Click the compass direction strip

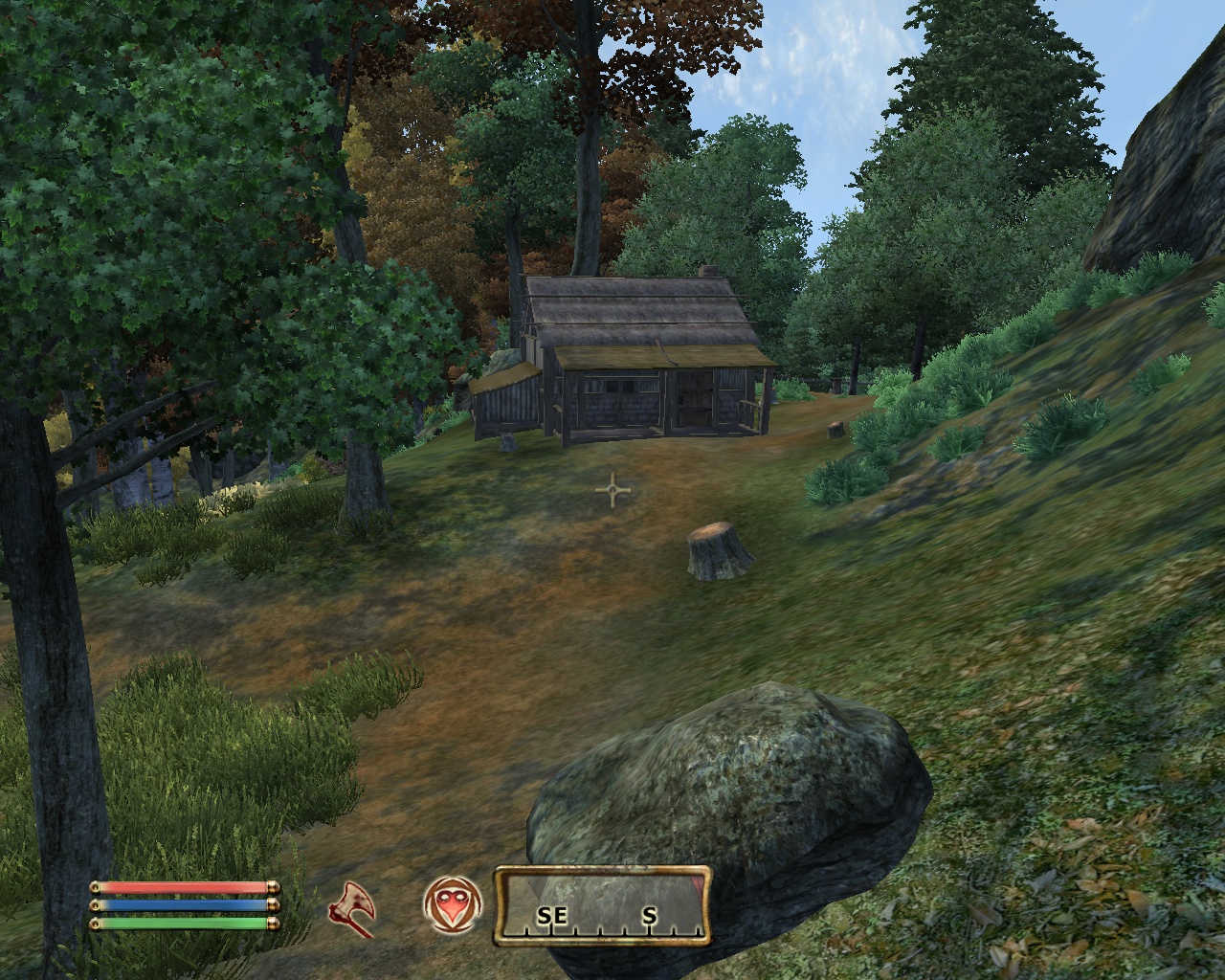602,906
